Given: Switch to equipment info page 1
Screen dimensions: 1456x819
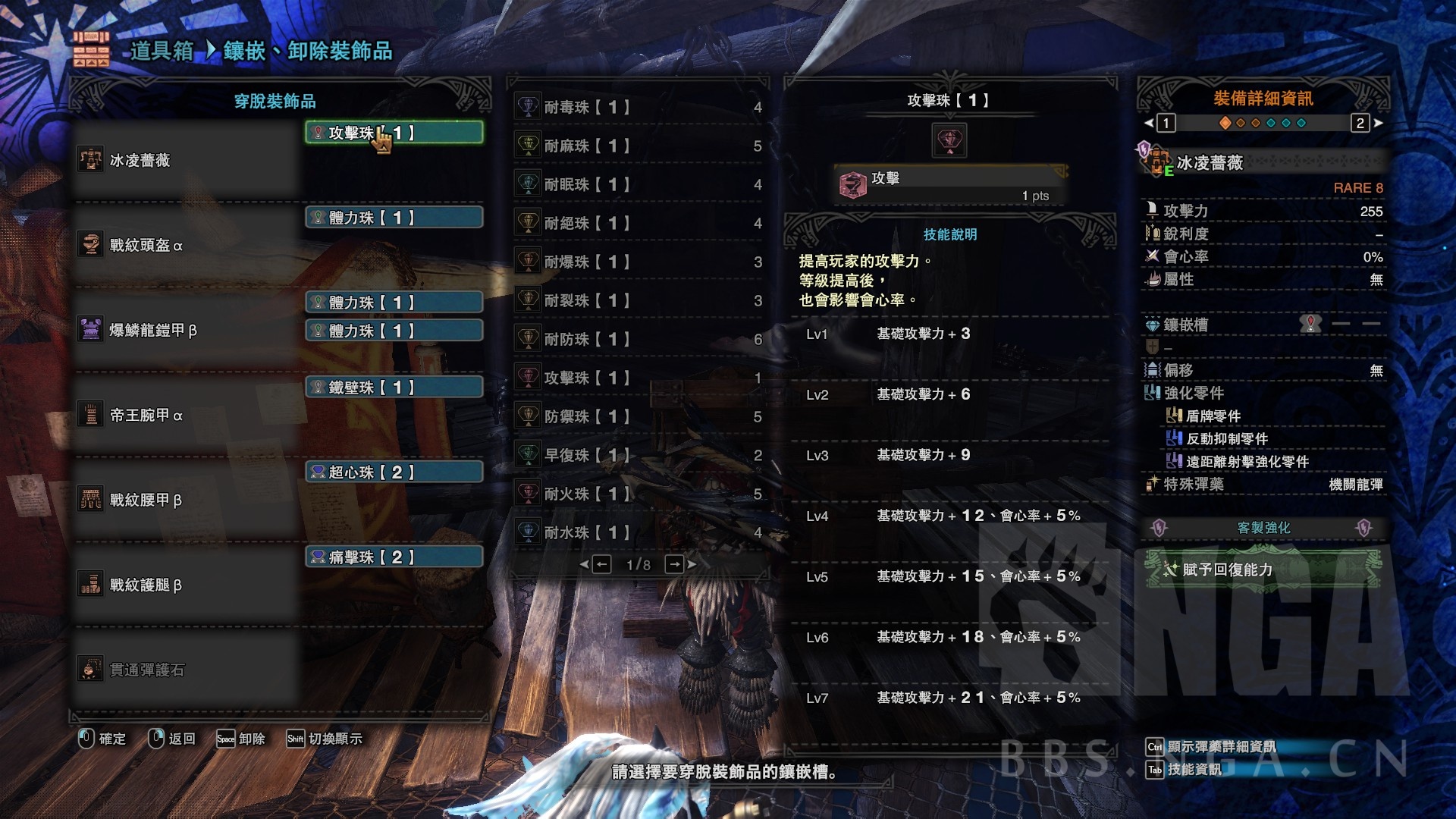Looking at the screenshot, I should tap(1166, 123).
